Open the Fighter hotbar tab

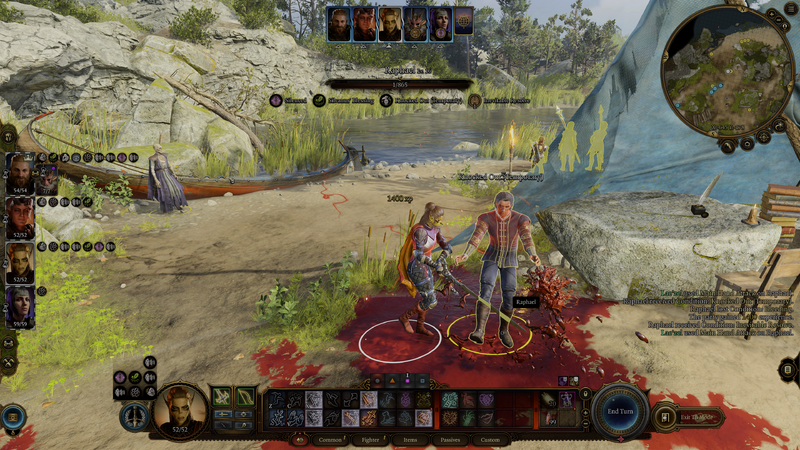click(369, 439)
